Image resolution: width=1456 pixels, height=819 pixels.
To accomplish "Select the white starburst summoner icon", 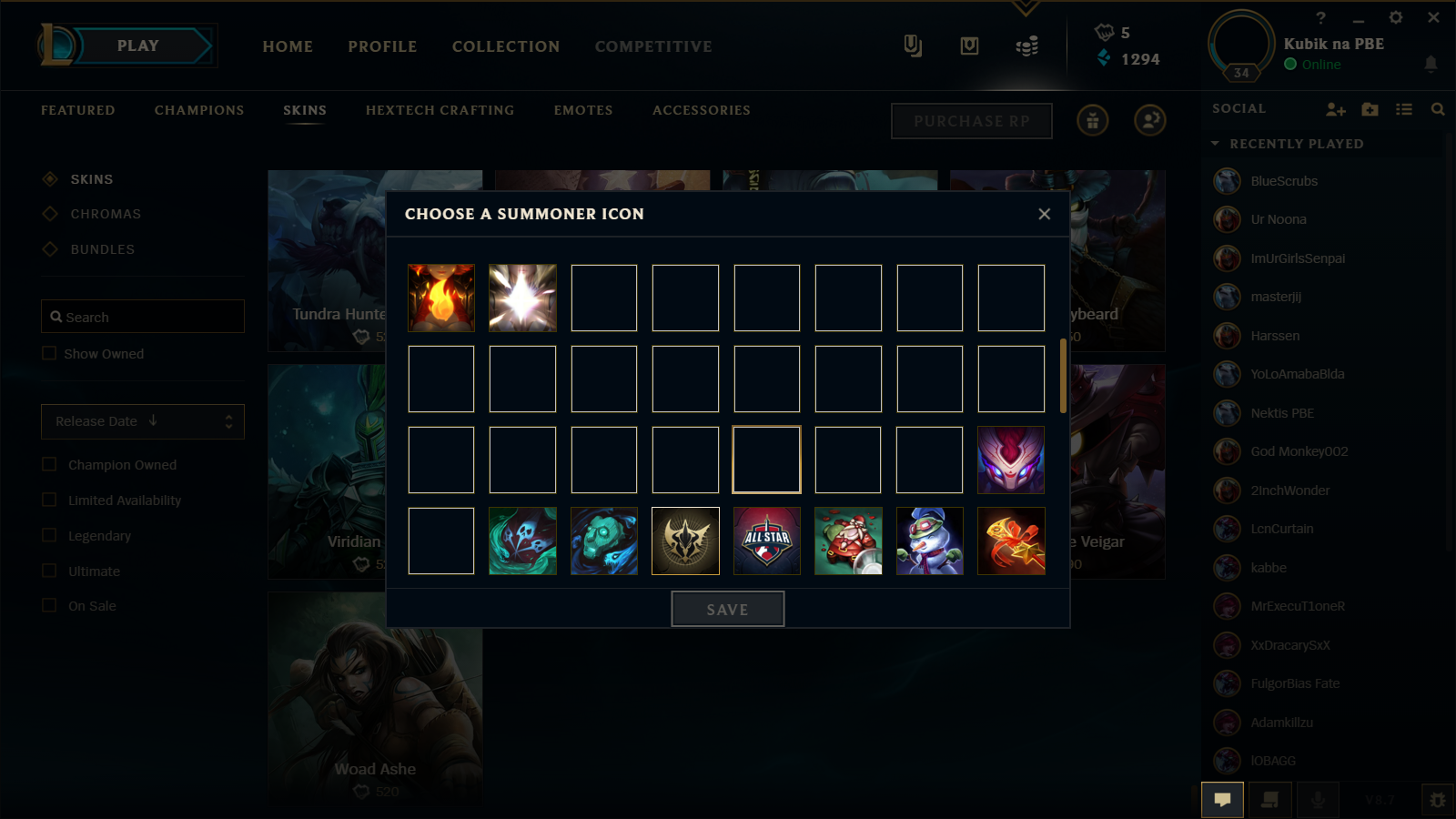I will tap(521, 297).
